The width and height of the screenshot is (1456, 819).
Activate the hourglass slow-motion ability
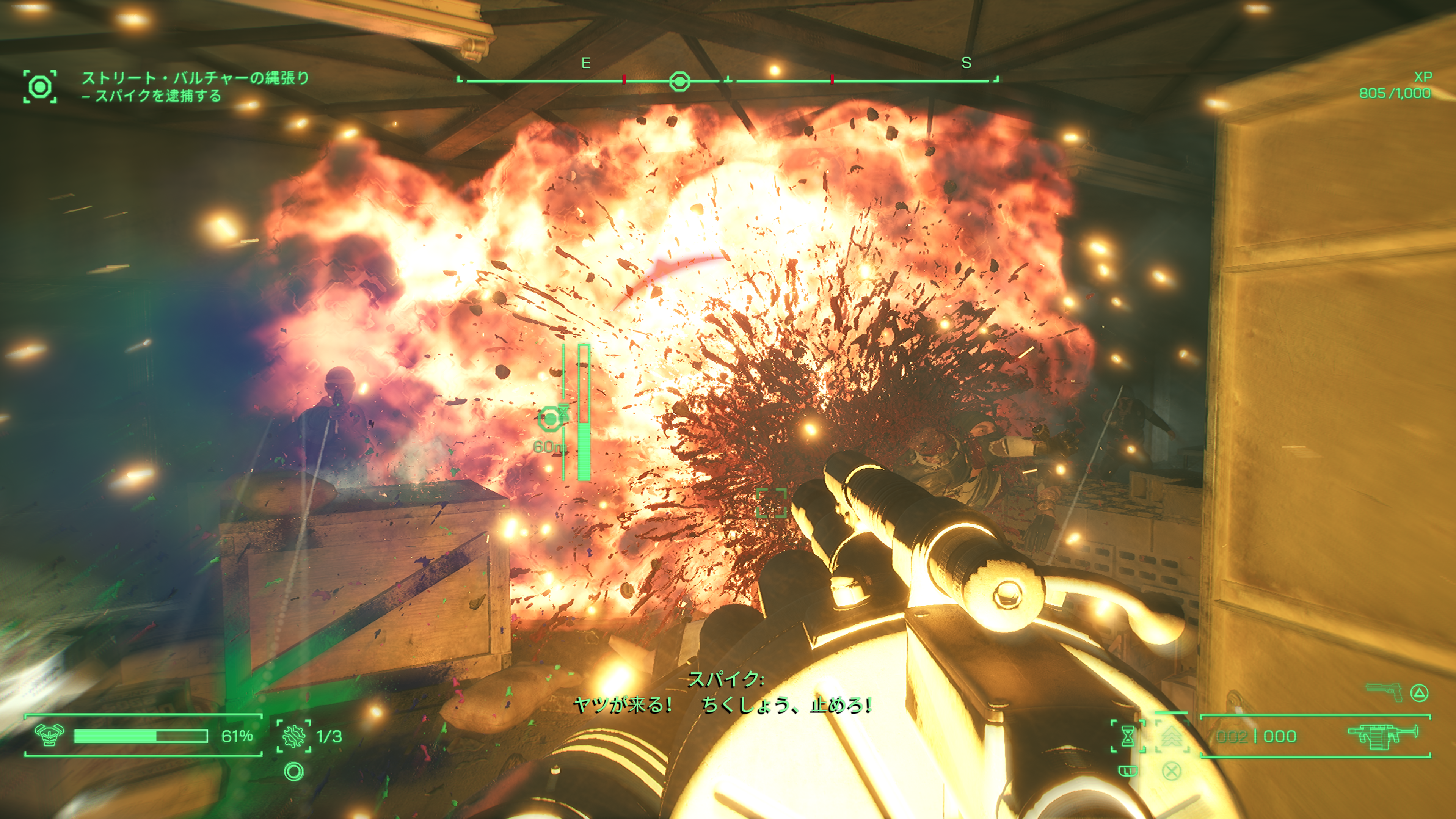[1128, 736]
